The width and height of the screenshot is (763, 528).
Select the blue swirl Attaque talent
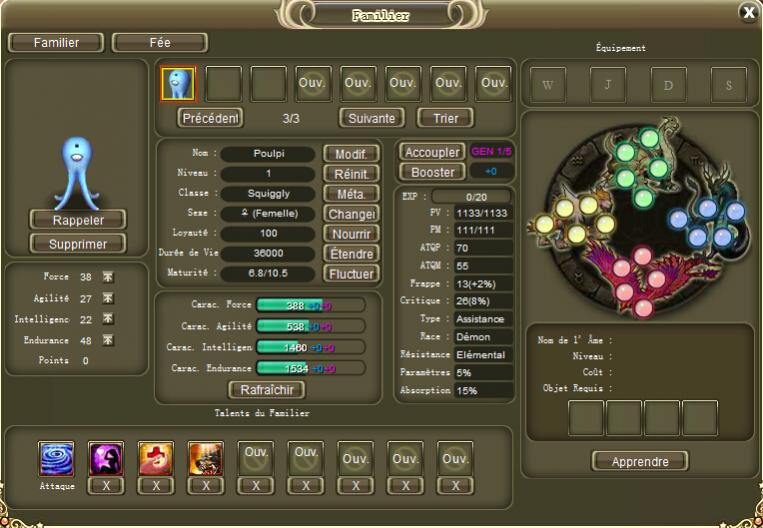click(56, 459)
